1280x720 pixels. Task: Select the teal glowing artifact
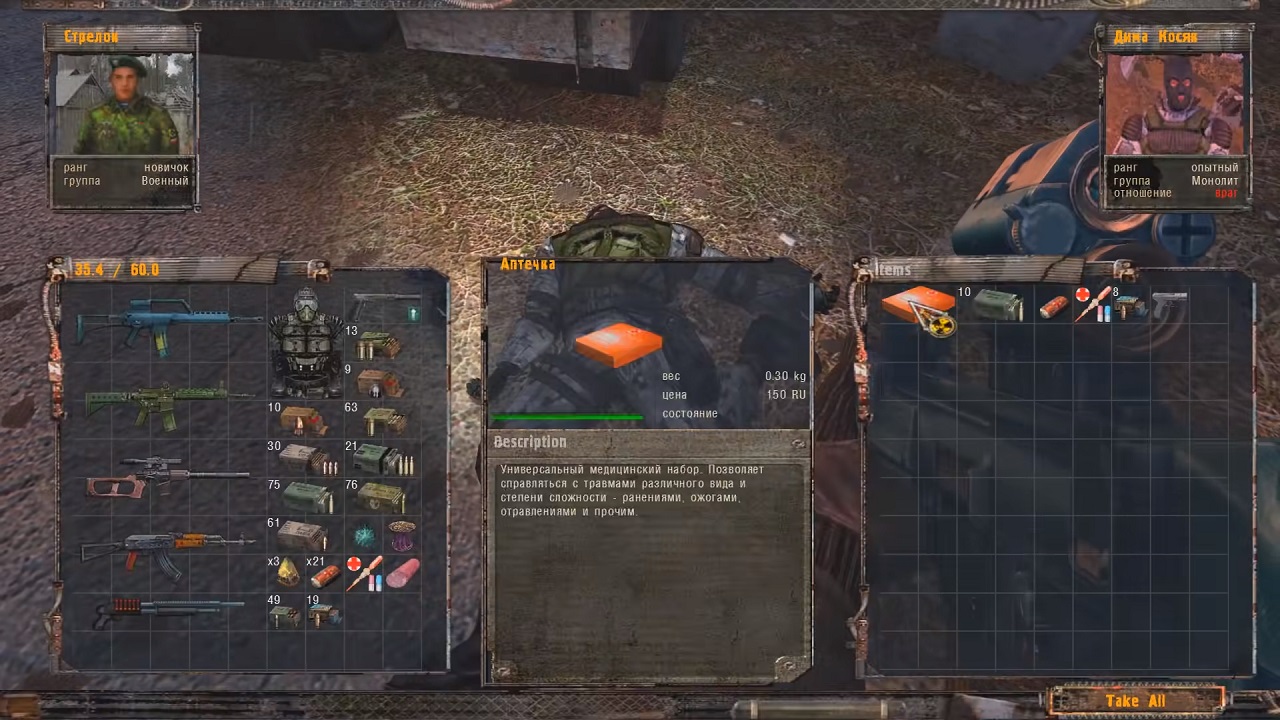[x=364, y=535]
